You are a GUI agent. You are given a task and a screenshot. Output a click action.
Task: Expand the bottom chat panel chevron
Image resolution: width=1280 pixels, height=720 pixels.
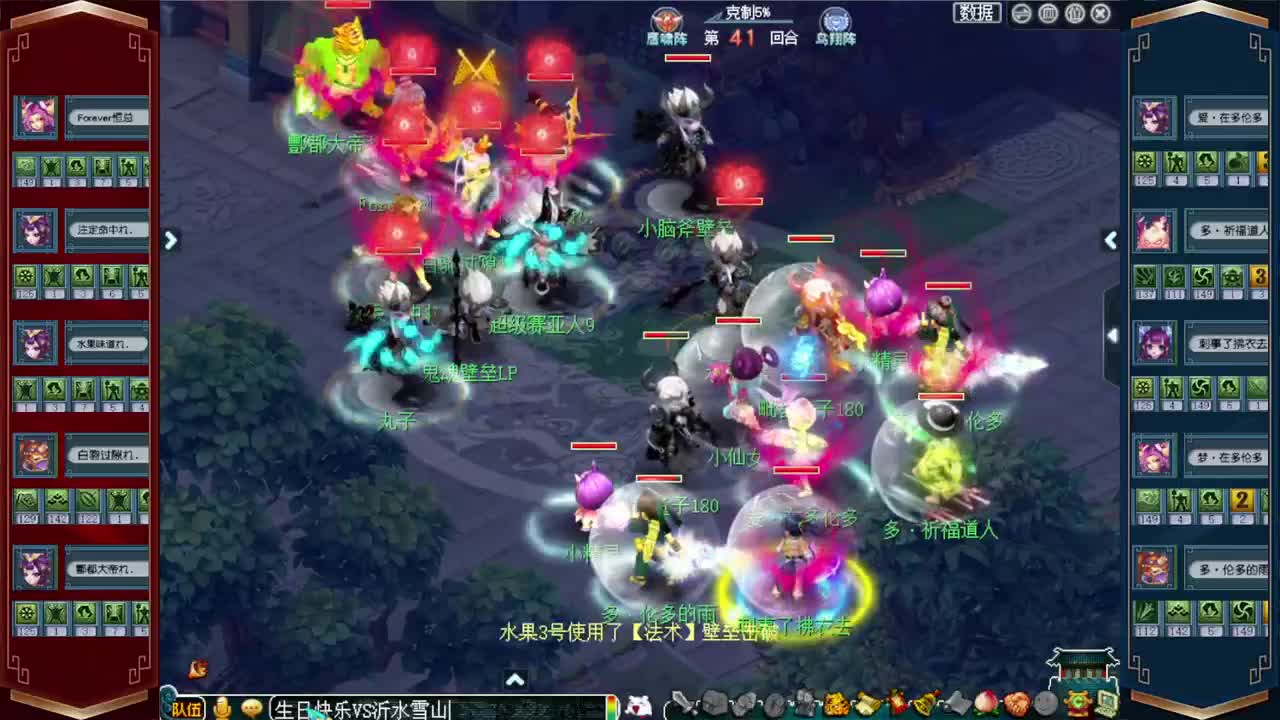click(514, 679)
